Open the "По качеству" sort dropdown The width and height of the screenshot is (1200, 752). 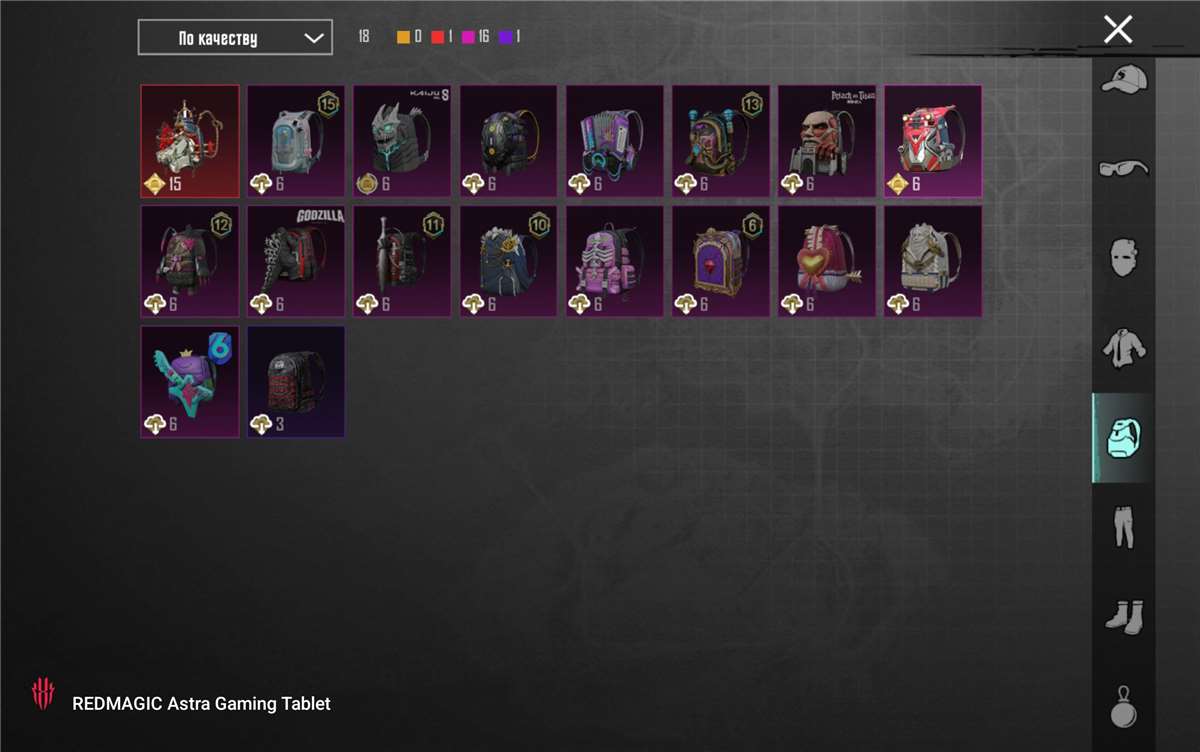coord(235,38)
